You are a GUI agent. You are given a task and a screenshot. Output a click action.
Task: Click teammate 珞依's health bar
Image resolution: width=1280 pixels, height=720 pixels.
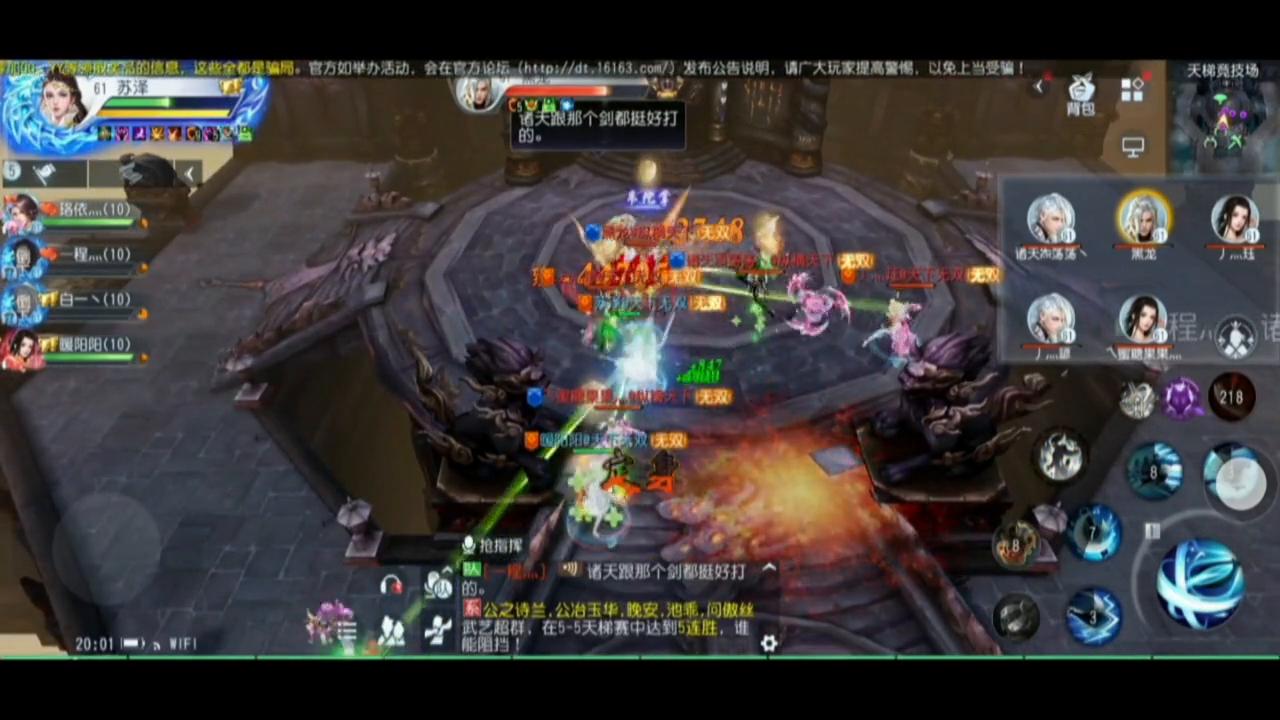[90, 222]
